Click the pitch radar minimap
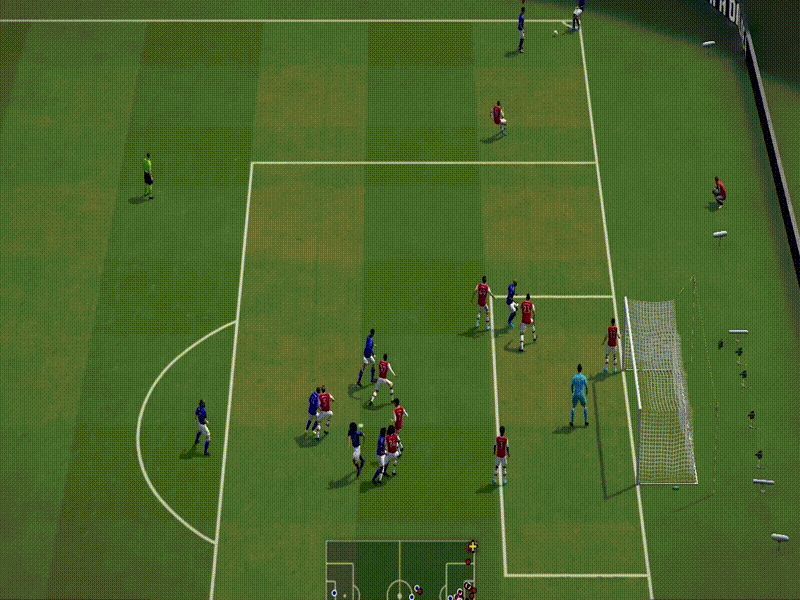Image resolution: width=800 pixels, height=600 pixels. (400, 571)
